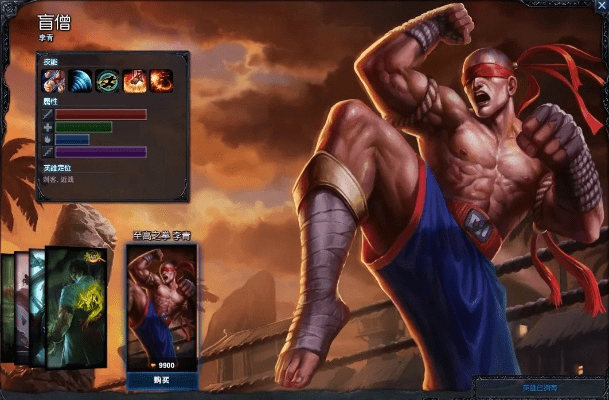View Lee Sin's passive Flurry ability icon
This screenshot has height=400, width=609.
[52, 79]
